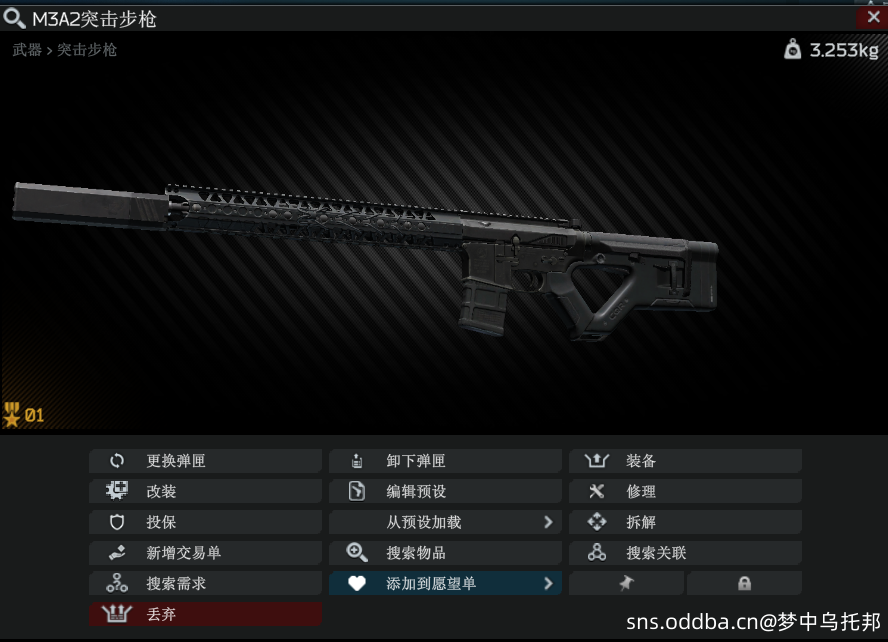Open 搜索关联 linked search
Viewport: 888px width, 642px height.
[x=685, y=553]
